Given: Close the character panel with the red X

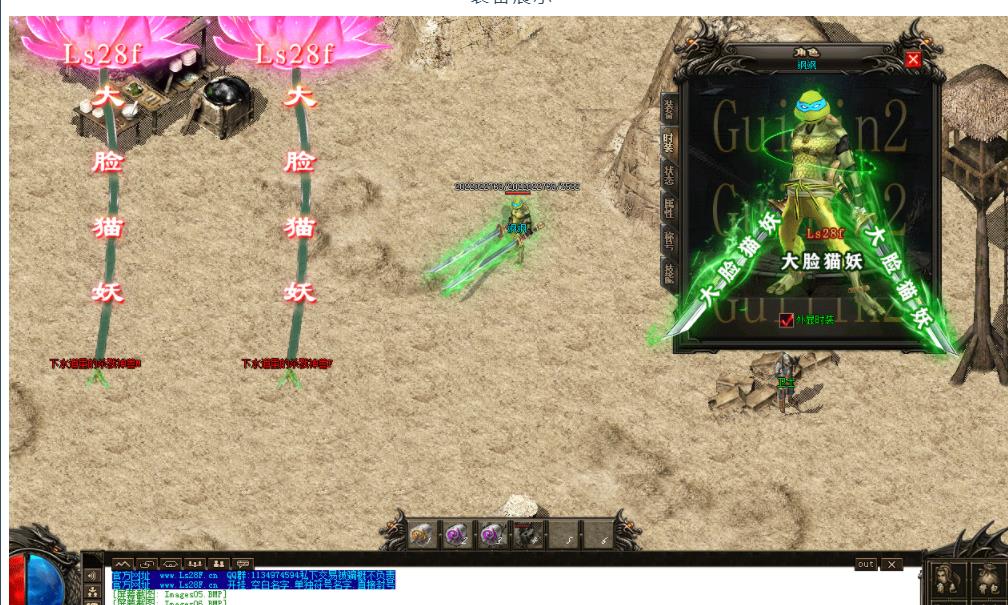Looking at the screenshot, I should click(x=913, y=60).
